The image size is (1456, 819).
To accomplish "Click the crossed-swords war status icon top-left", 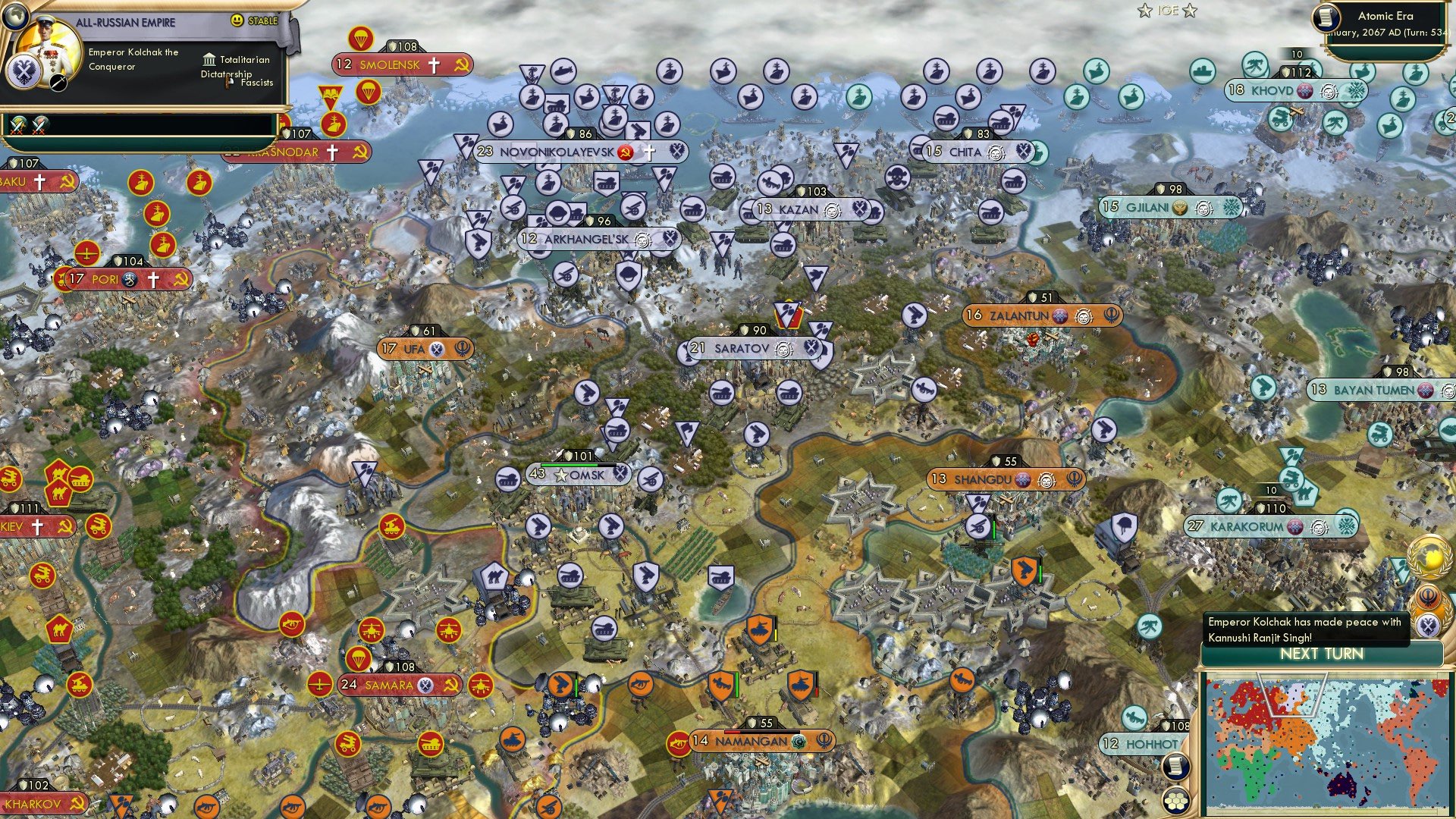I will click(x=17, y=125).
